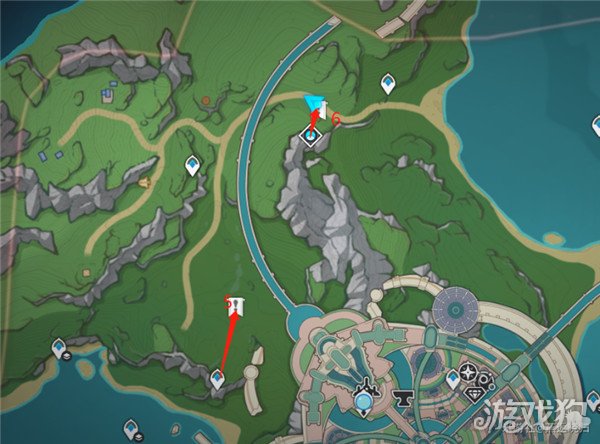Select the waypoint on the road east of the player arrow
600x444 pixels.
[387, 82]
